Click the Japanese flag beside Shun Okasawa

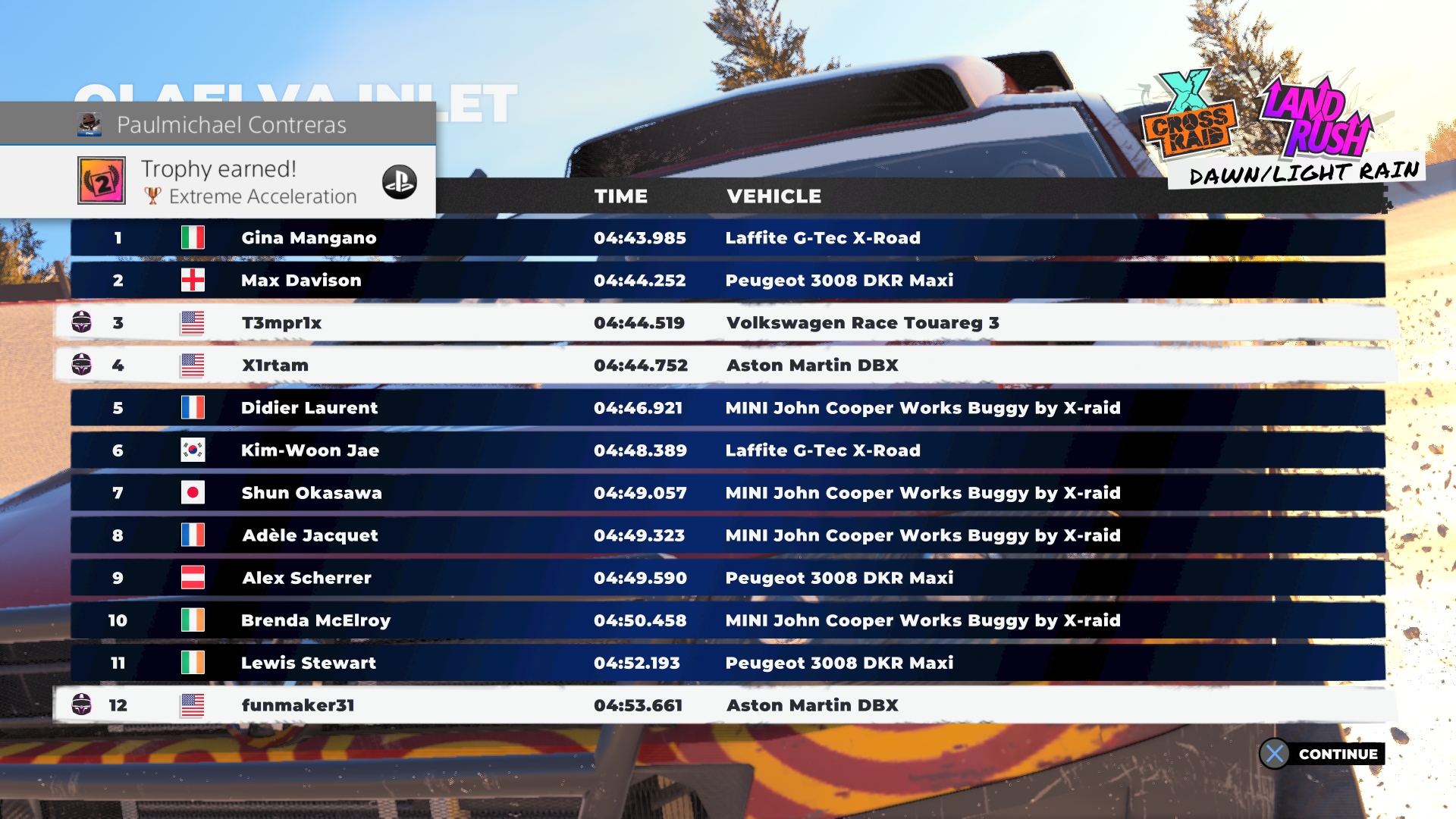pos(195,492)
